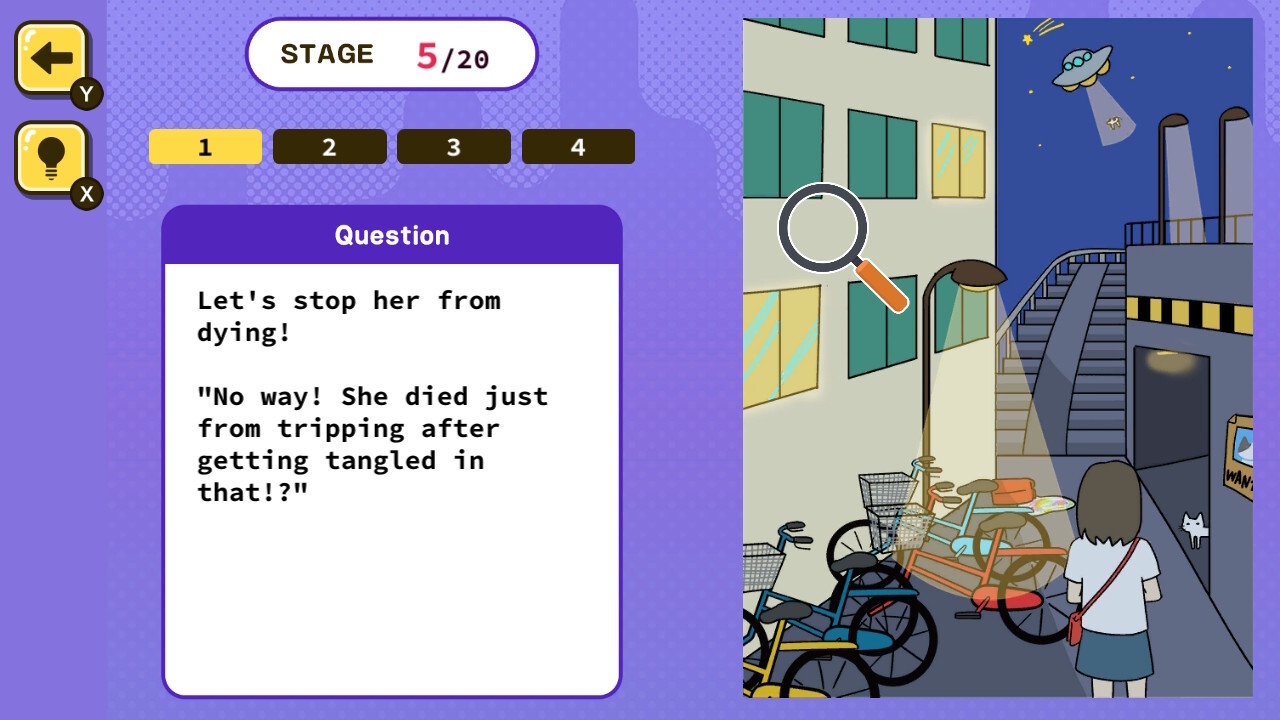Open question tab 3
Image resolution: width=1280 pixels, height=720 pixels.
(x=453, y=146)
